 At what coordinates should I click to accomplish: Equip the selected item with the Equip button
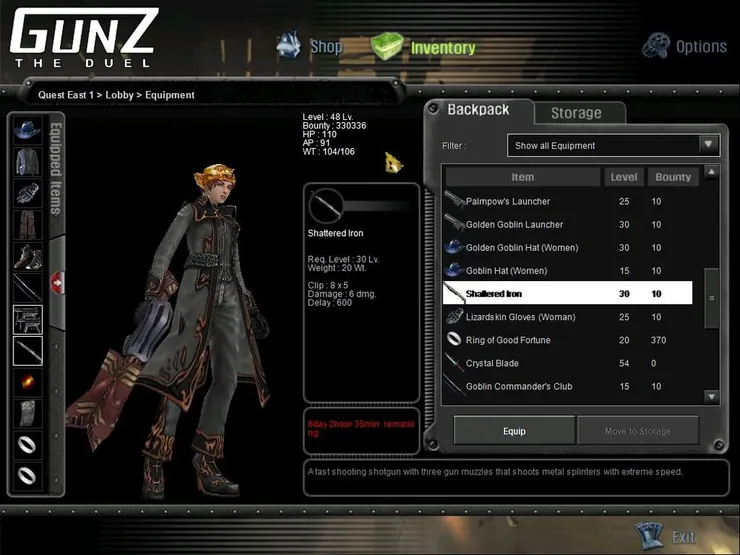coord(514,431)
